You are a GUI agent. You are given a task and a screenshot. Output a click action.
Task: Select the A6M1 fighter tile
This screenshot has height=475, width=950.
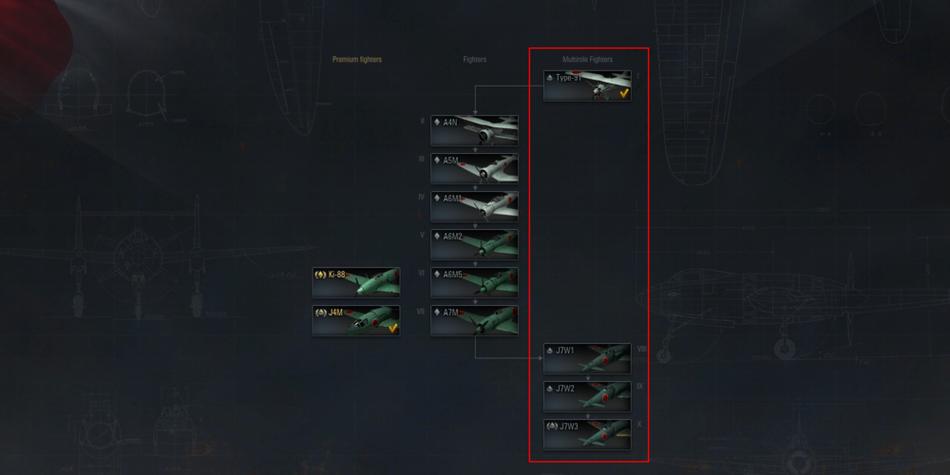474,206
